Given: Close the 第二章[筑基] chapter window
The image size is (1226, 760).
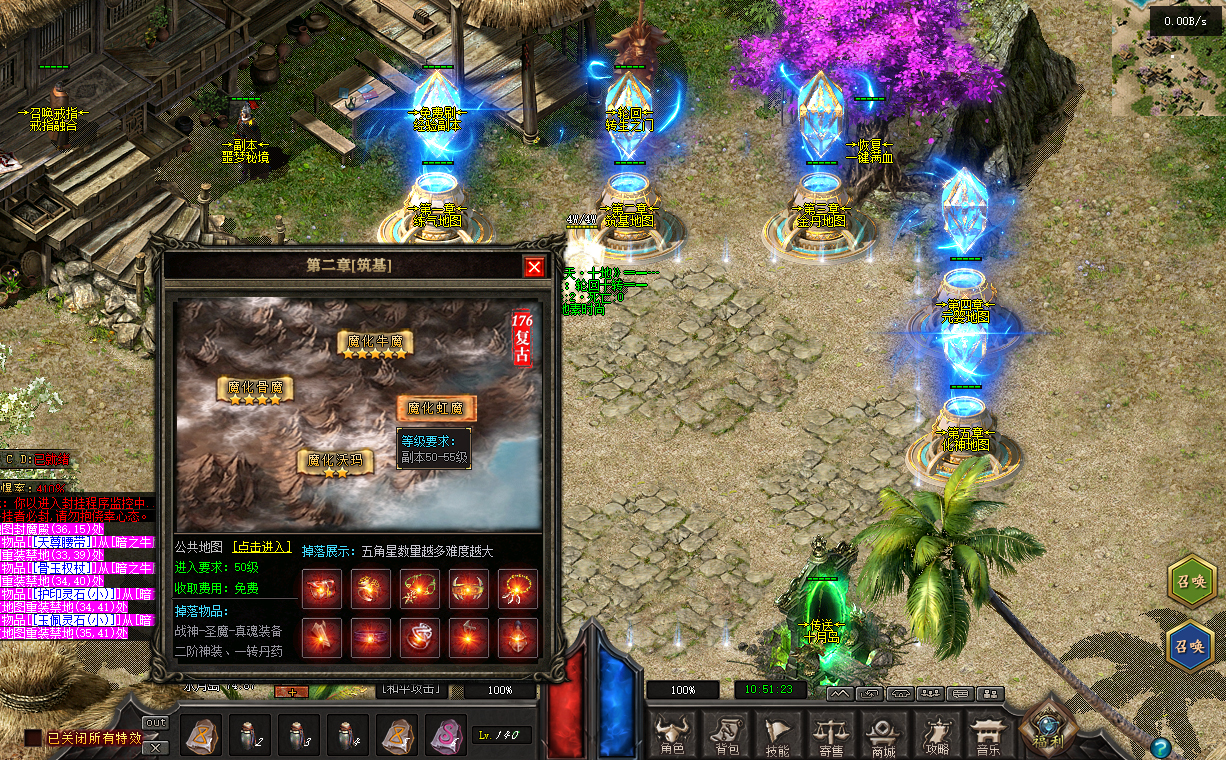Looking at the screenshot, I should point(534,266).
